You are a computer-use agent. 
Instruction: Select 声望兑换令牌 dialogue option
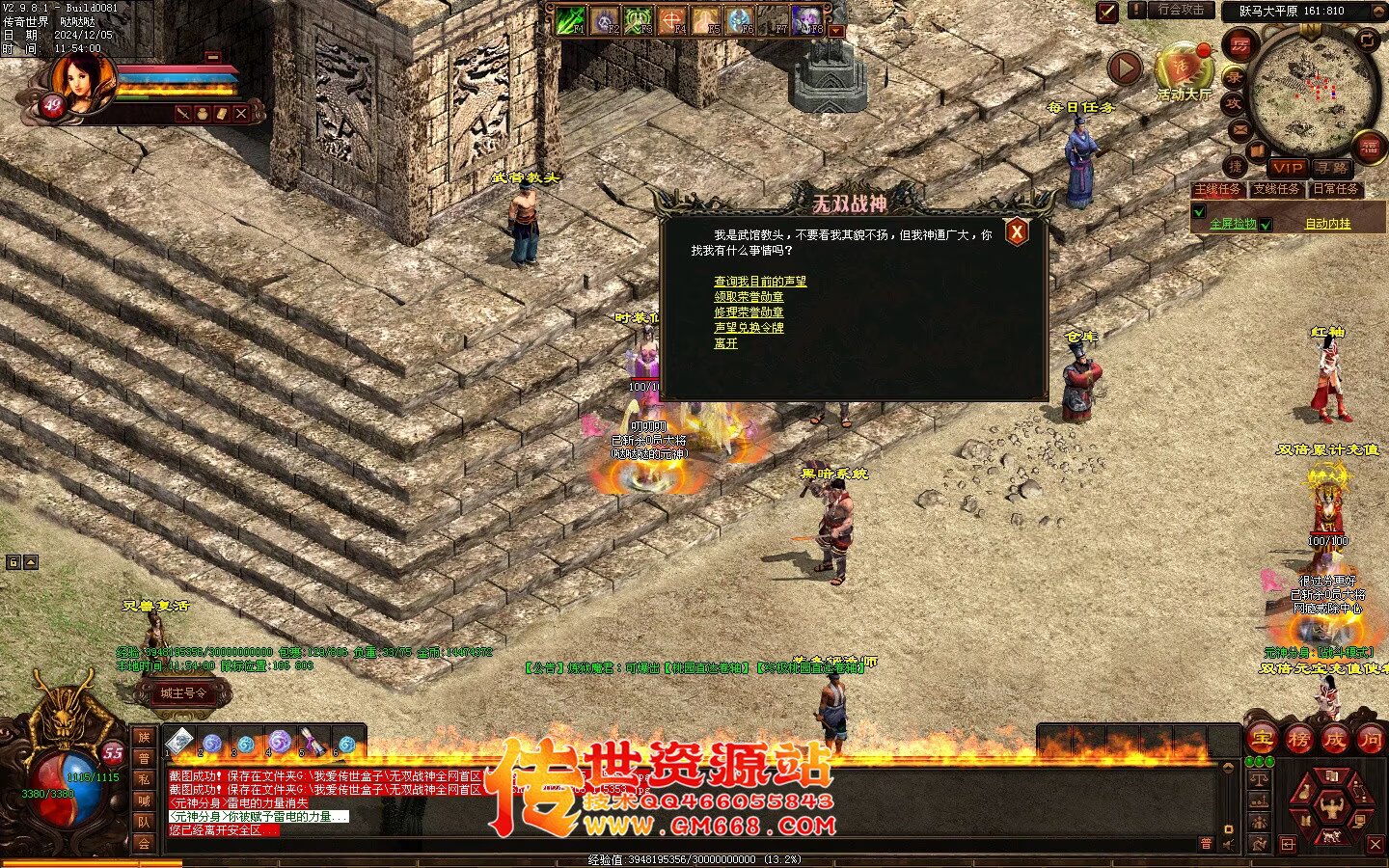click(x=749, y=328)
